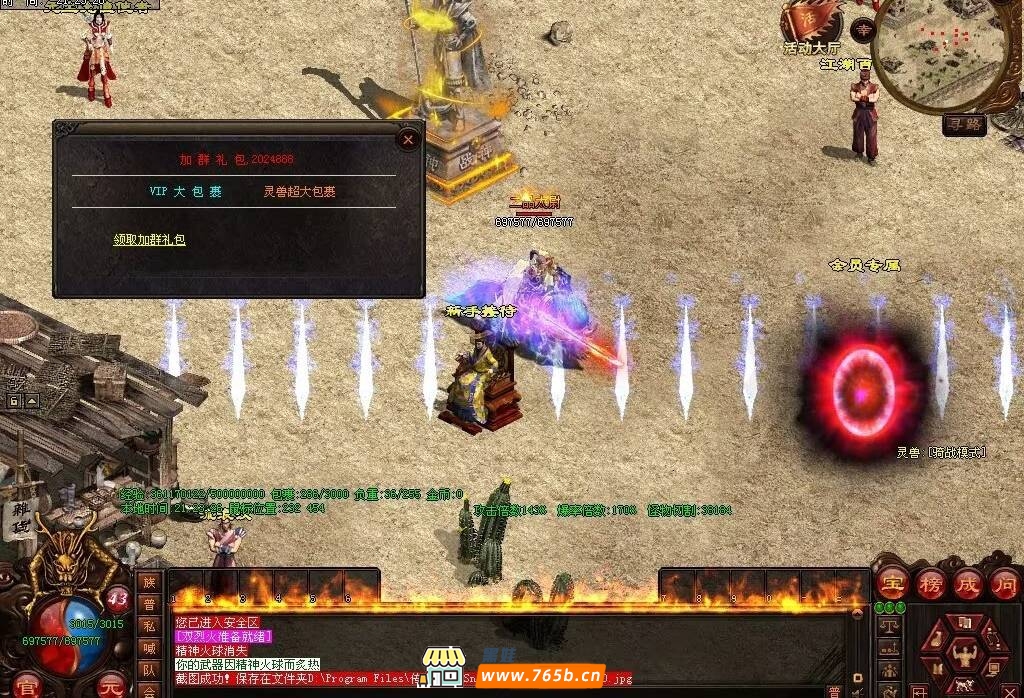
Task: Select the 问 help round button
Action: click(x=1004, y=583)
